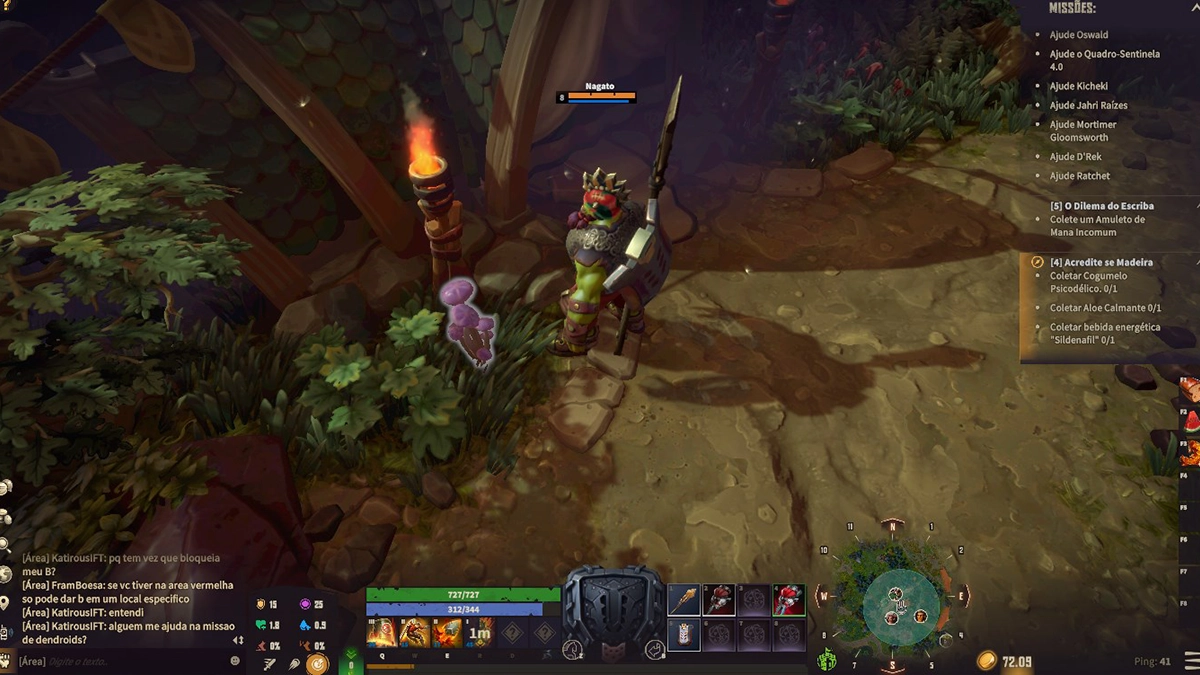Select the golden mace in slot 1
The height and width of the screenshot is (675, 1200).
pyautogui.click(x=684, y=600)
